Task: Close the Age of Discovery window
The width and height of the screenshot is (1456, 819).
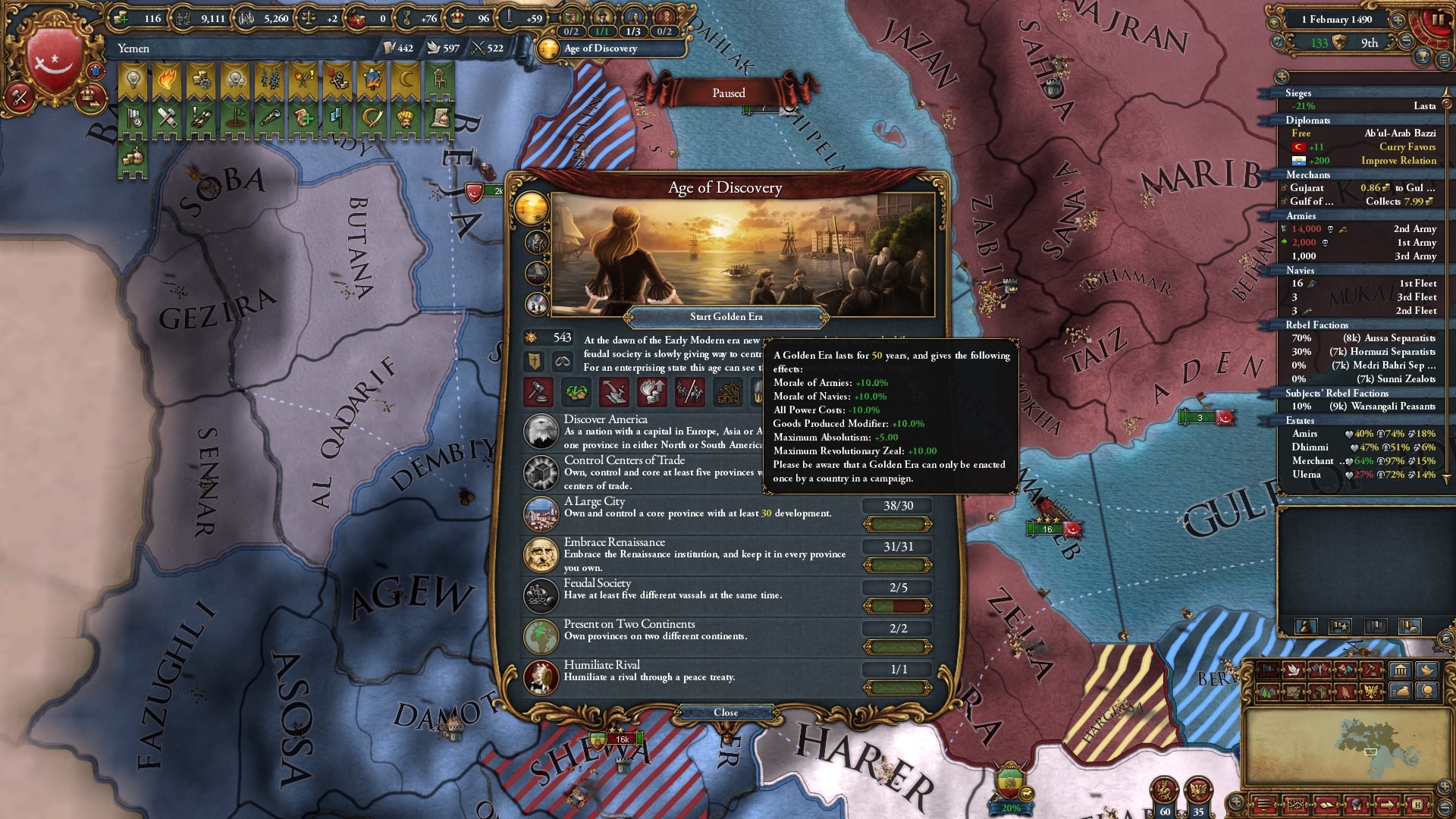Action: click(726, 713)
